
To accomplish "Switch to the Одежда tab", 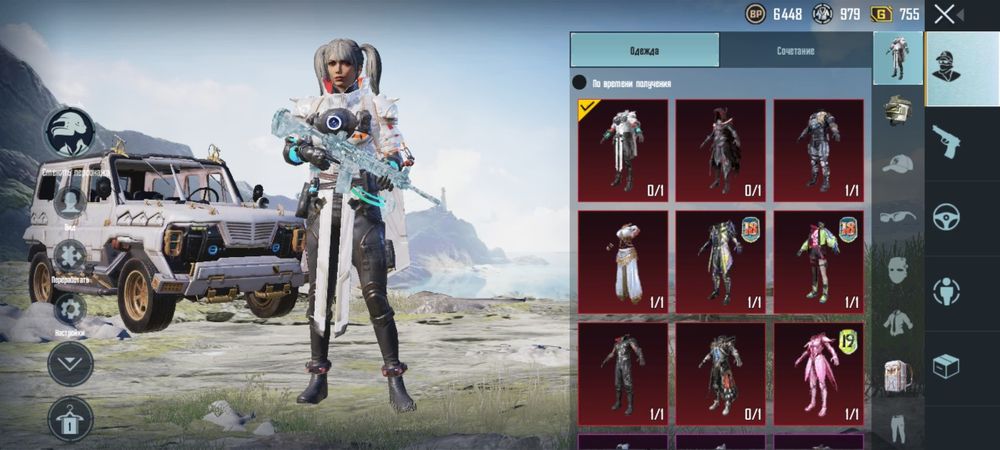I will point(644,50).
